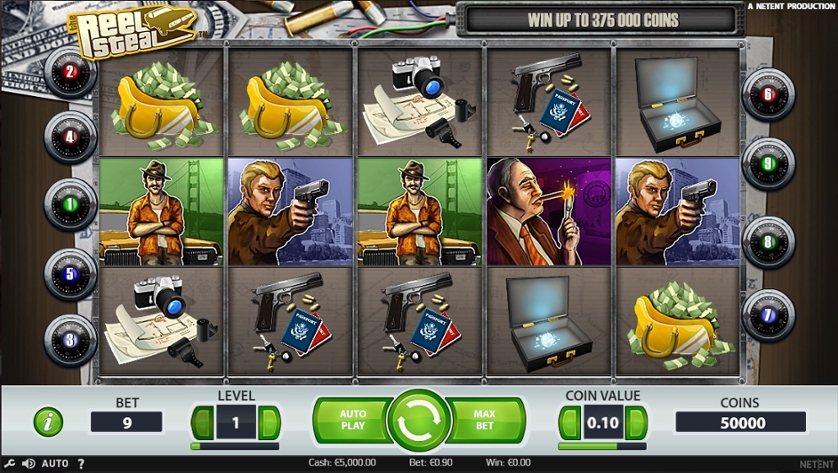Start Auto Play mode
This screenshot has height=473, width=838.
click(x=352, y=420)
